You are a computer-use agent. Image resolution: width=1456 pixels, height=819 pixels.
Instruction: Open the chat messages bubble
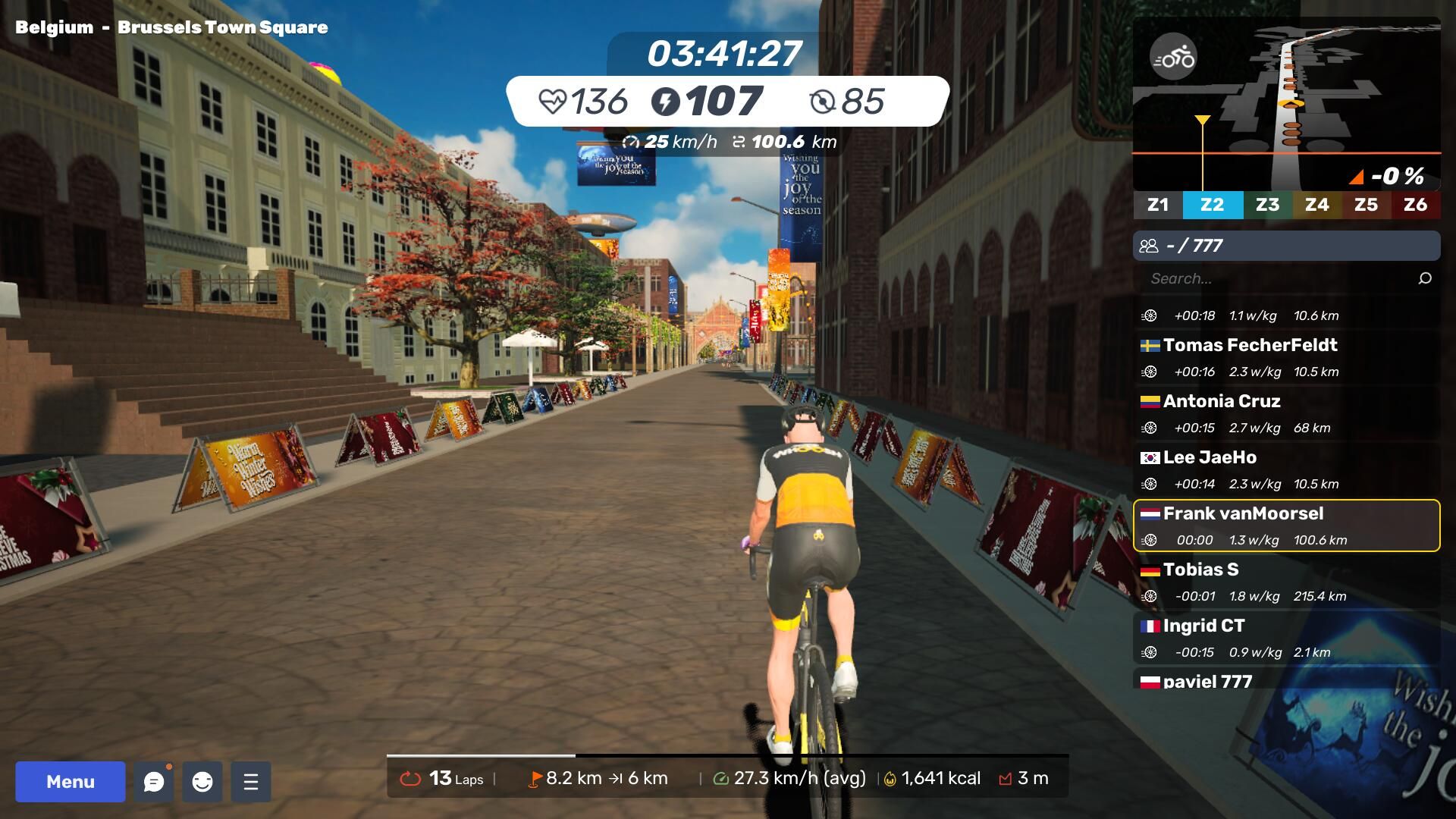(154, 781)
